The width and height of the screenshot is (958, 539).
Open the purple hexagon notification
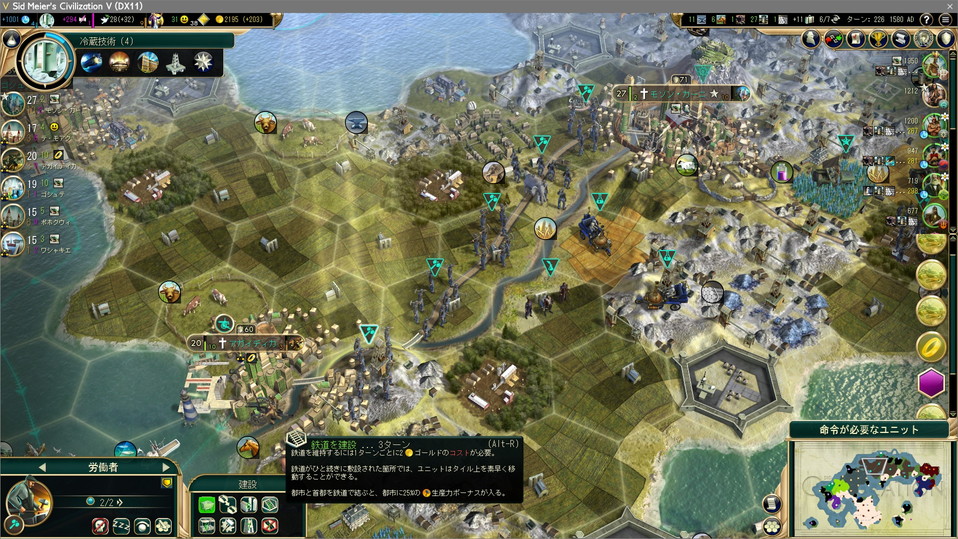(932, 383)
